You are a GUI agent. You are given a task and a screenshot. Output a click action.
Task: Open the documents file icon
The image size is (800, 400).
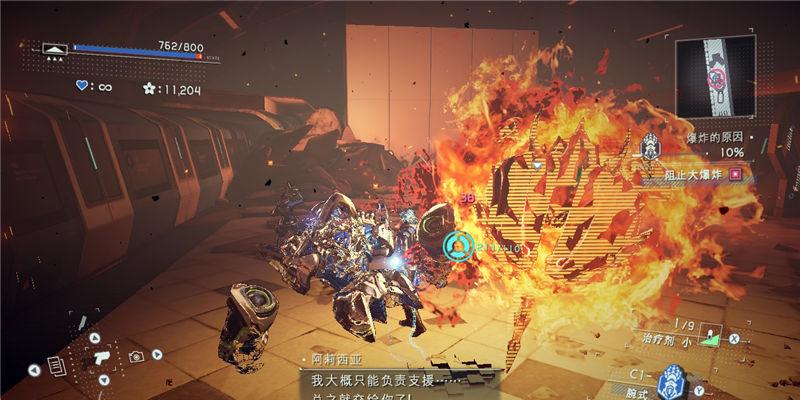(x=59, y=366)
